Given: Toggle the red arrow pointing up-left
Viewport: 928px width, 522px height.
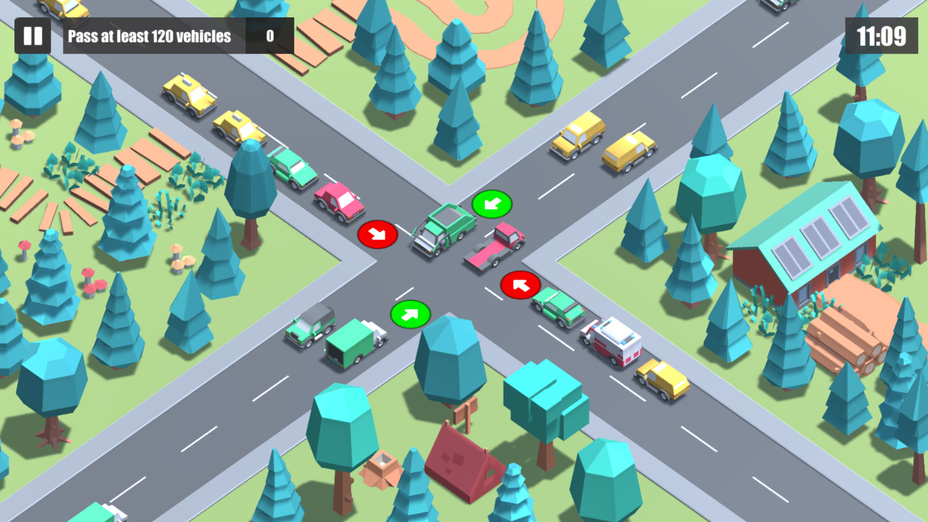Looking at the screenshot, I should tap(520, 285).
